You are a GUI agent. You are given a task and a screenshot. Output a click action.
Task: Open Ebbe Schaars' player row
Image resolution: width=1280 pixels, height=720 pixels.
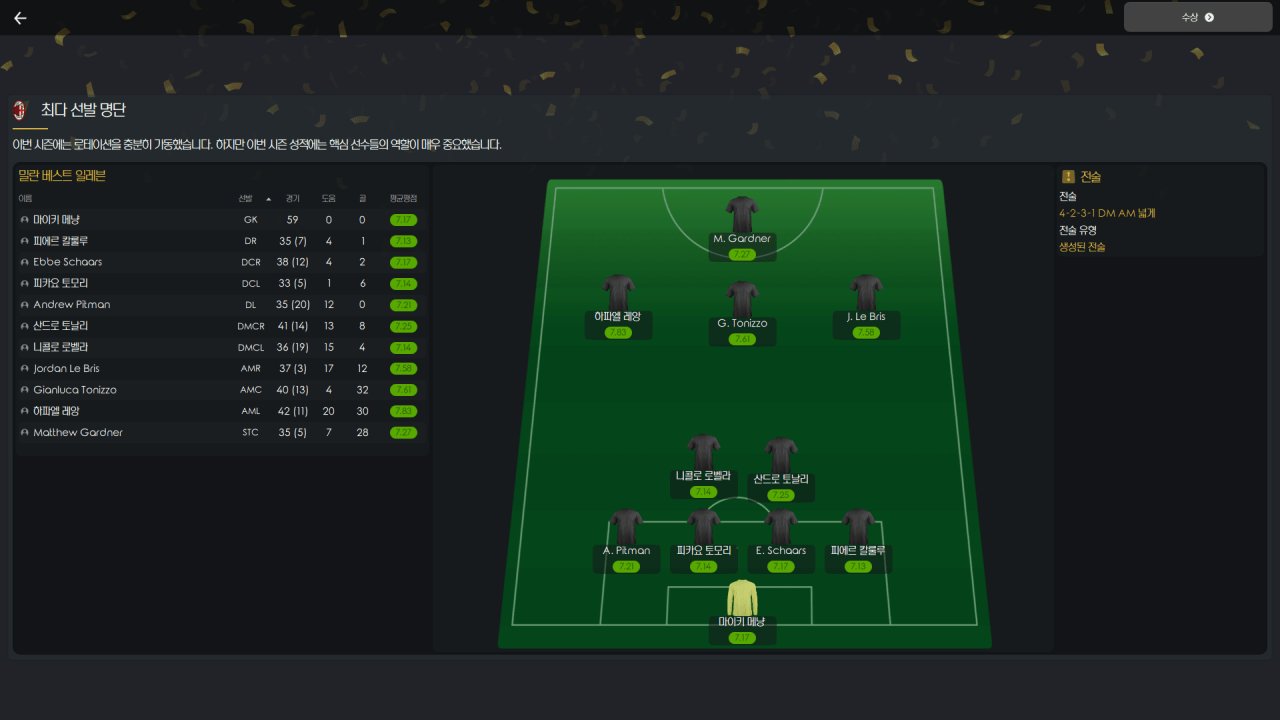click(67, 262)
